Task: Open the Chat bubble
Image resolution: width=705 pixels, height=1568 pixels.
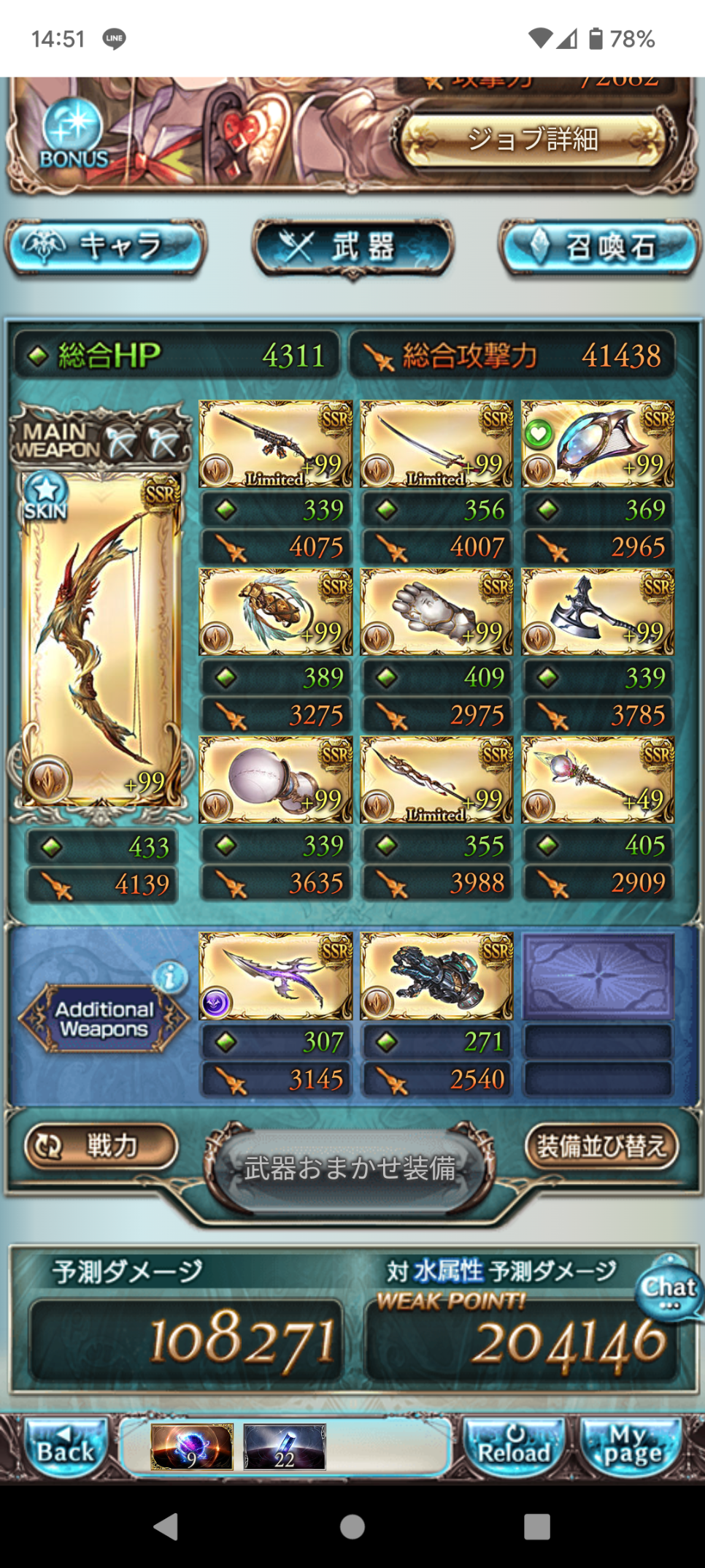Action: [669, 1288]
